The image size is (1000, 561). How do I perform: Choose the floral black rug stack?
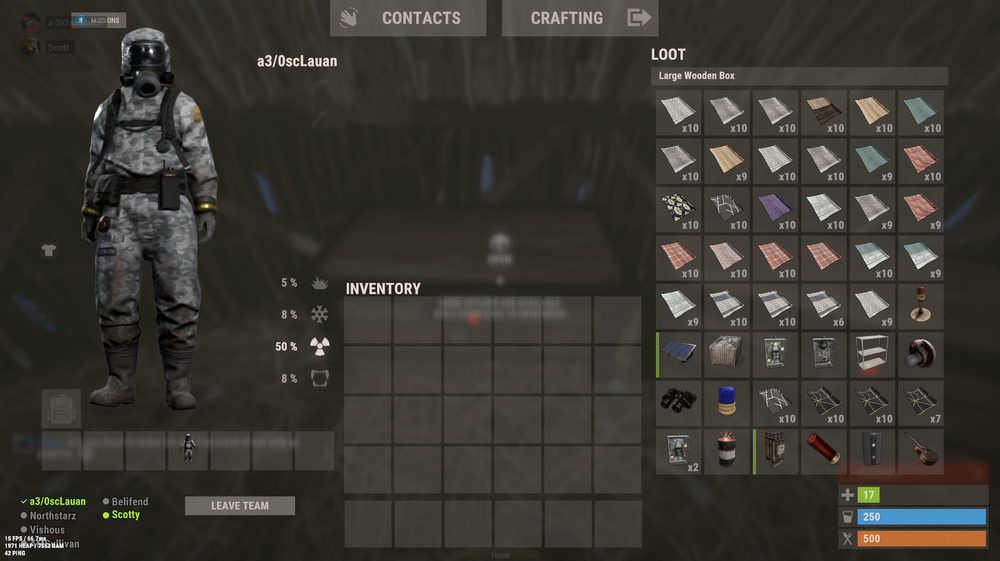point(680,209)
